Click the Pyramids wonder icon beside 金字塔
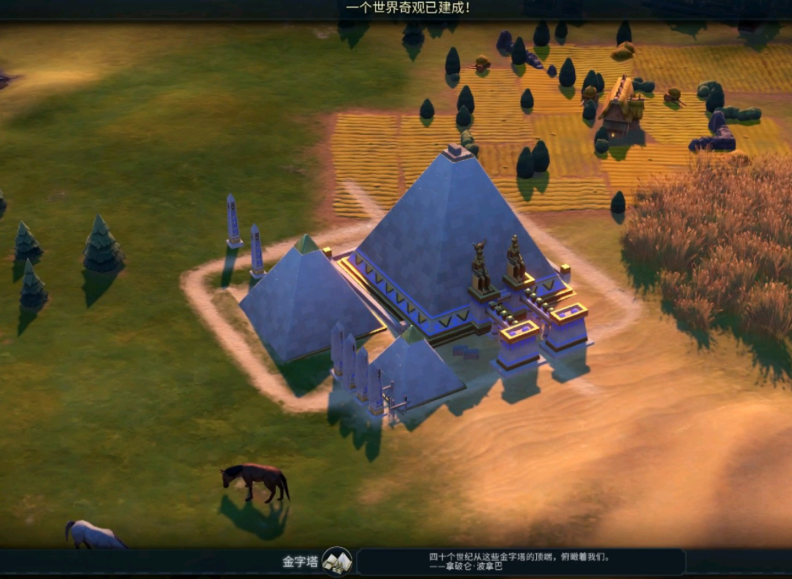Image resolution: width=792 pixels, height=579 pixels. 337,561
